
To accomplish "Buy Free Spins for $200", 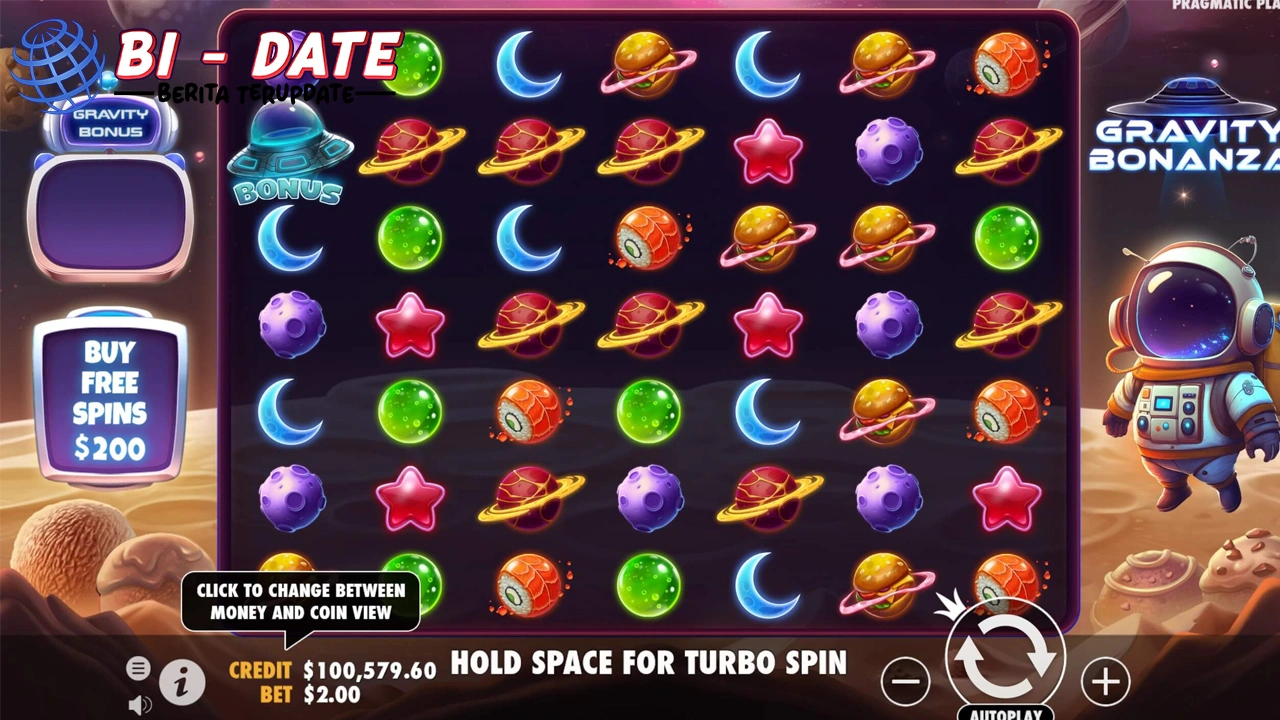I will [x=110, y=398].
